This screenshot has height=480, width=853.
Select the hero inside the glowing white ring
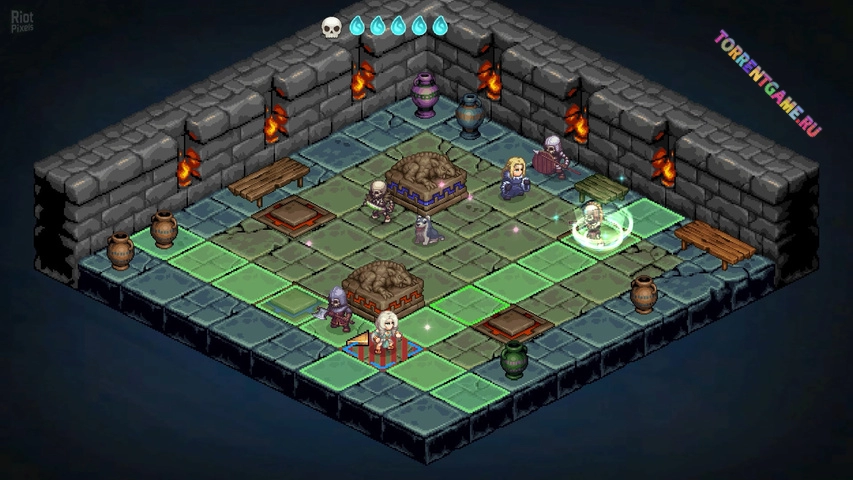tap(593, 221)
